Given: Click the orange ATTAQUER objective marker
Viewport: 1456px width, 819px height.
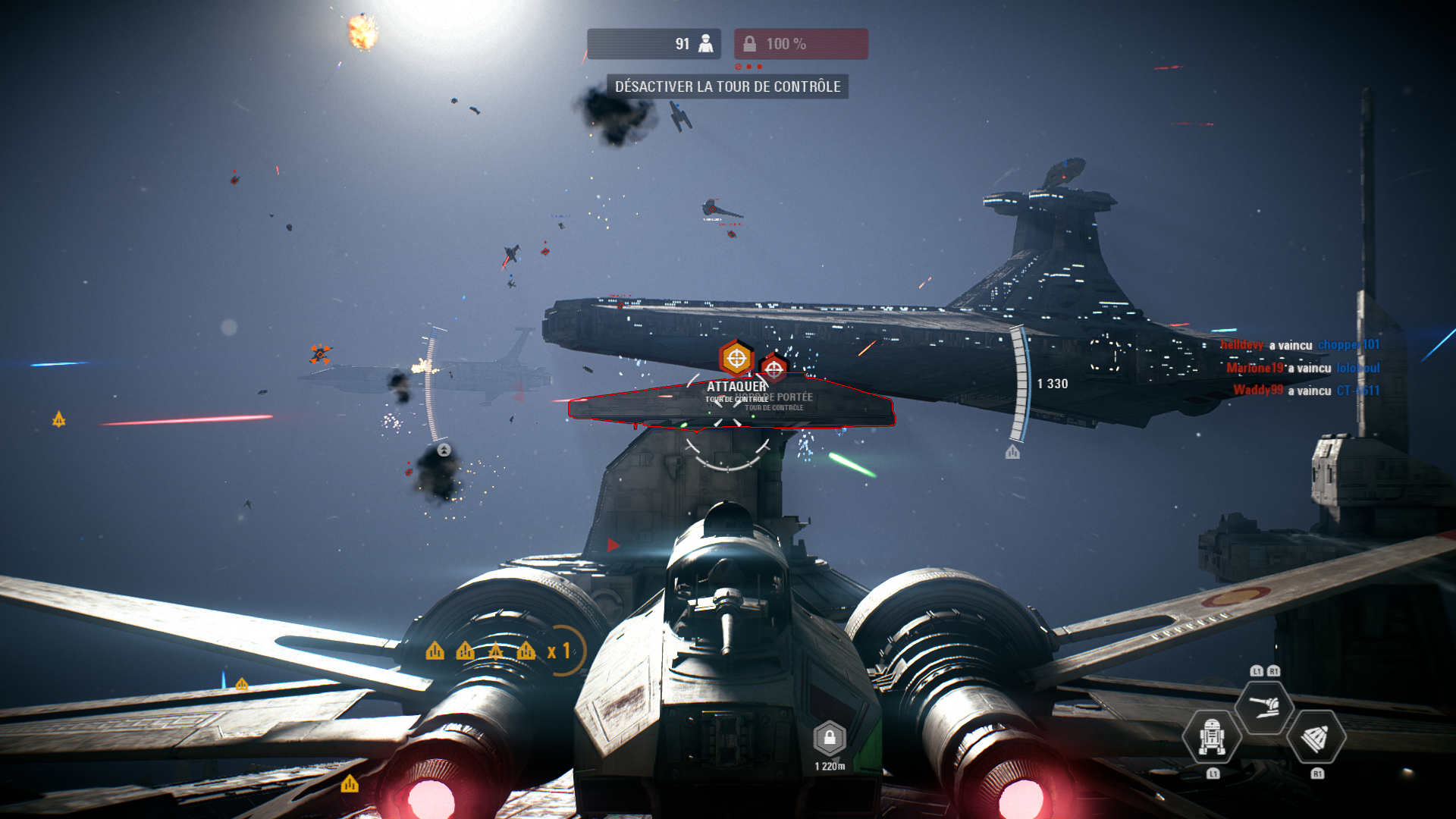Looking at the screenshot, I should 736,358.
